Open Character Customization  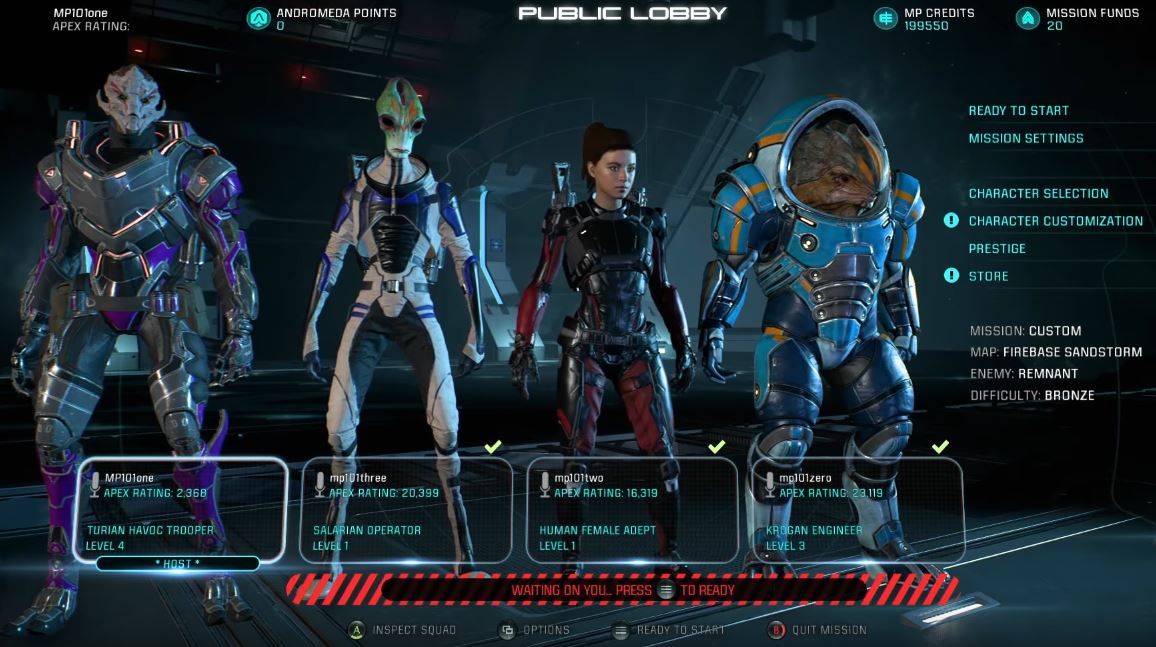tap(1055, 221)
